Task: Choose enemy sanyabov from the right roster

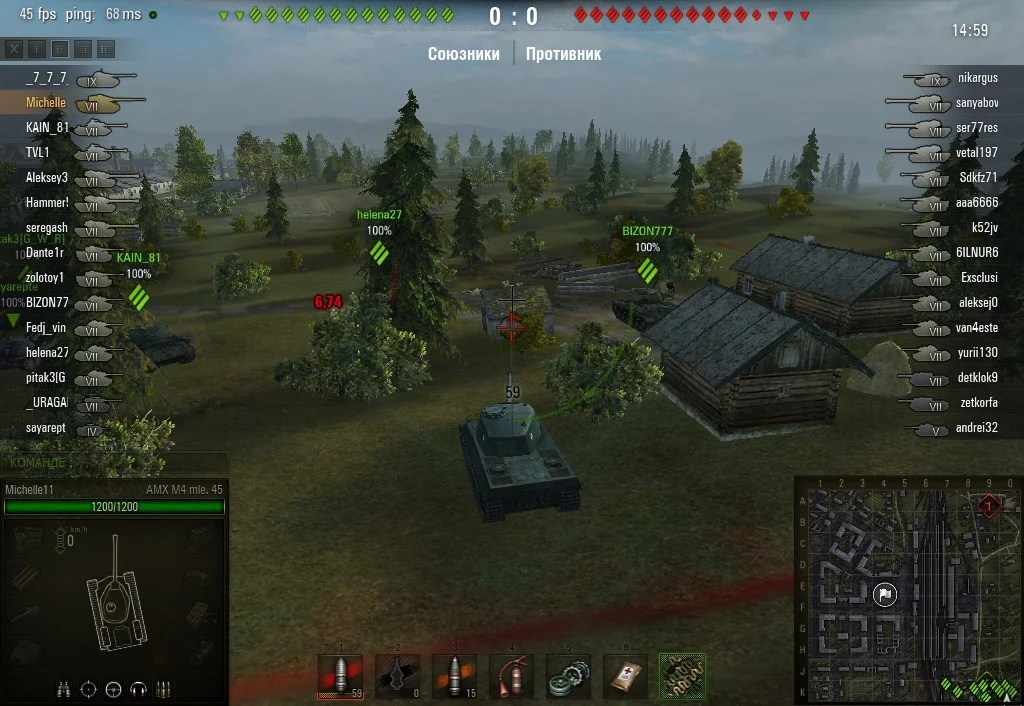Action: pos(977,102)
